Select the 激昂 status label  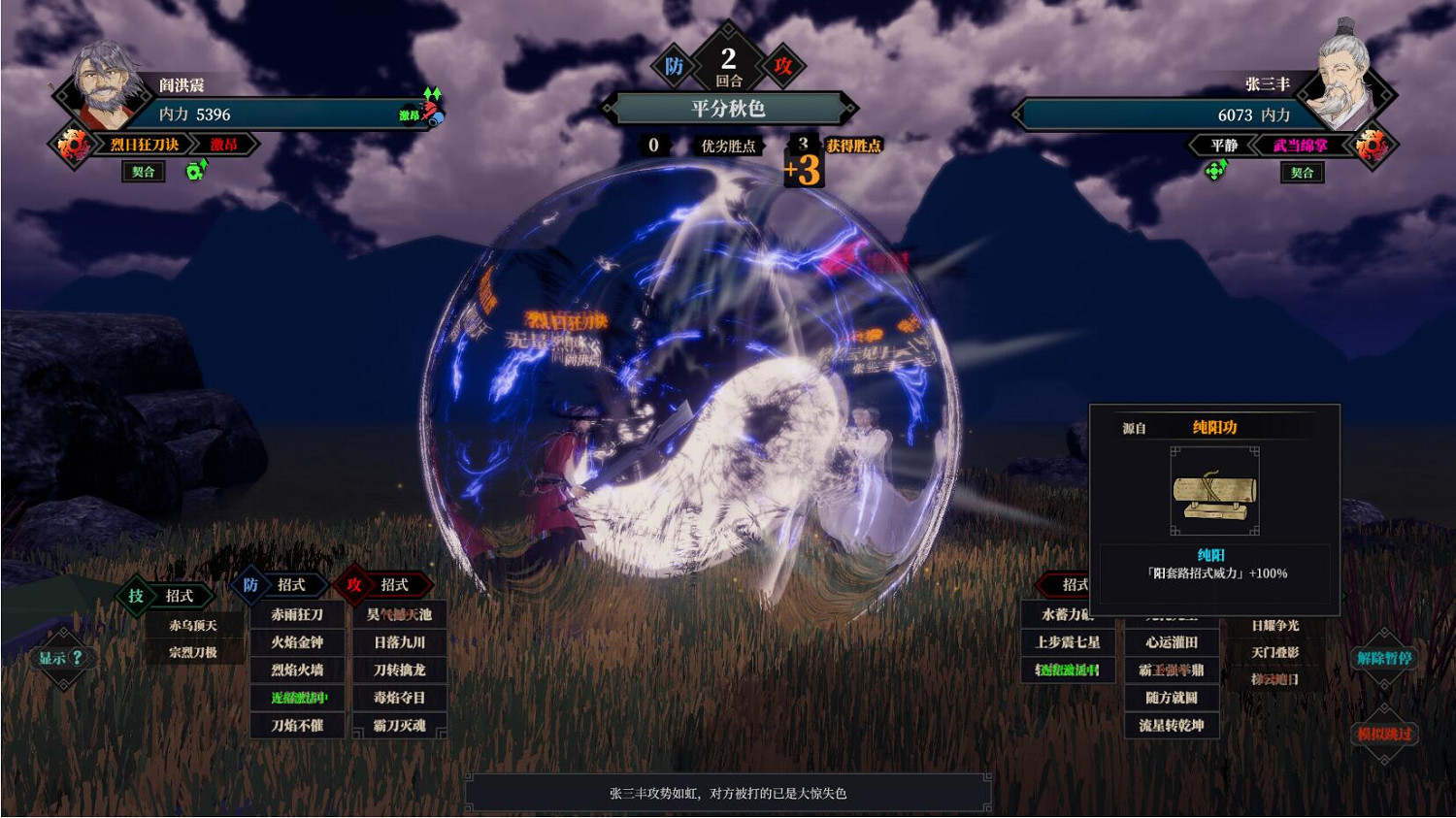pyautogui.click(x=224, y=144)
